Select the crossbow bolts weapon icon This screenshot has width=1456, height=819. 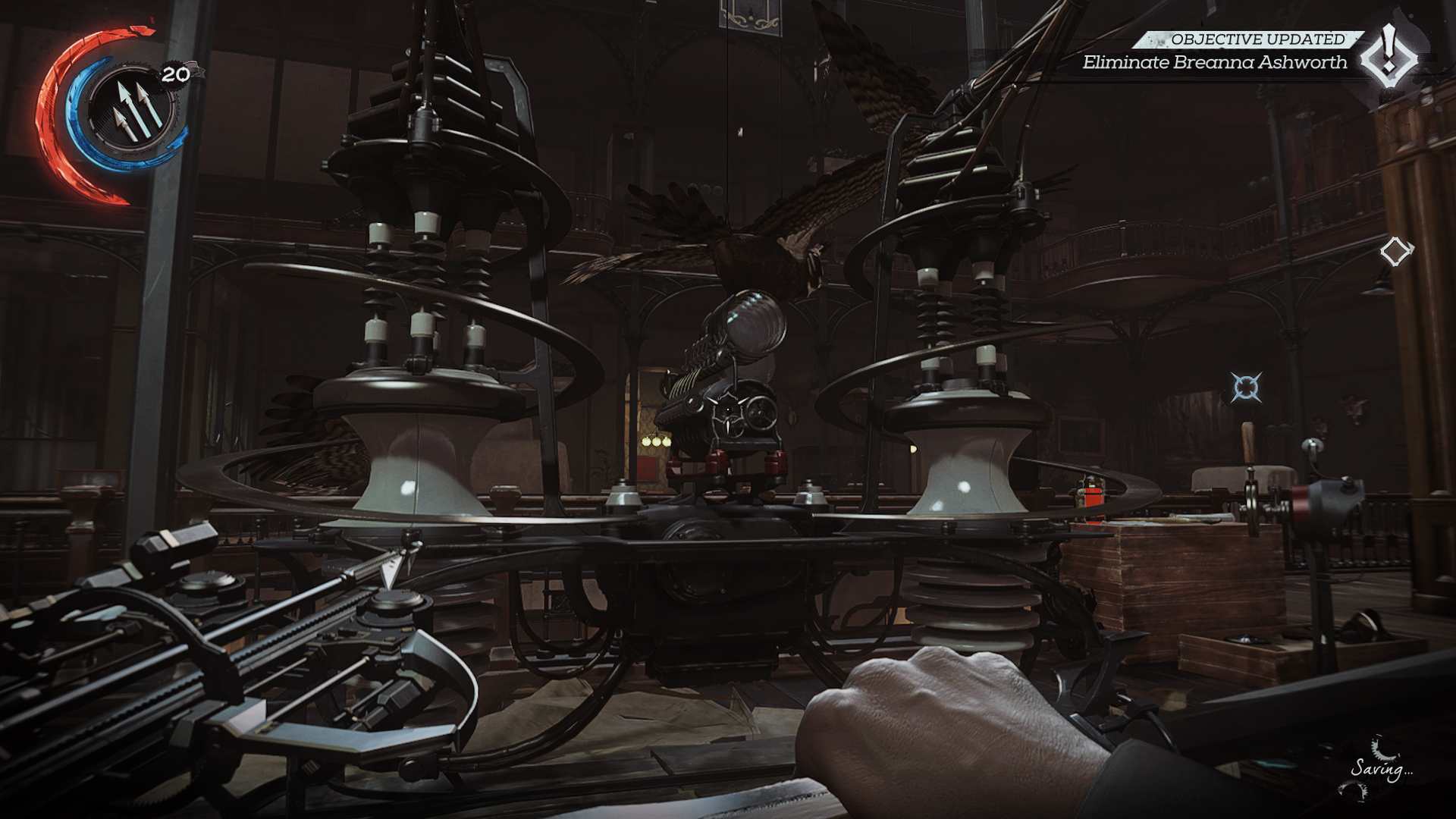coord(132,111)
